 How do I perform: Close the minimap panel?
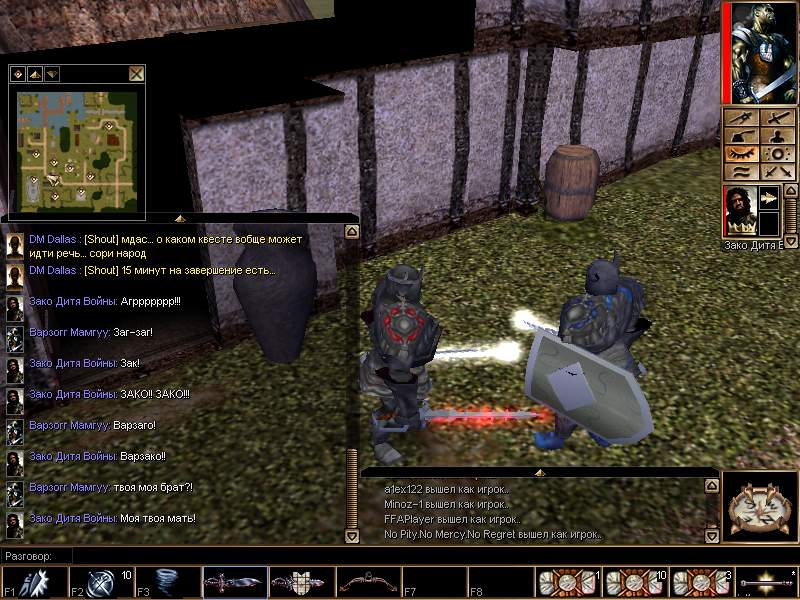(136, 73)
